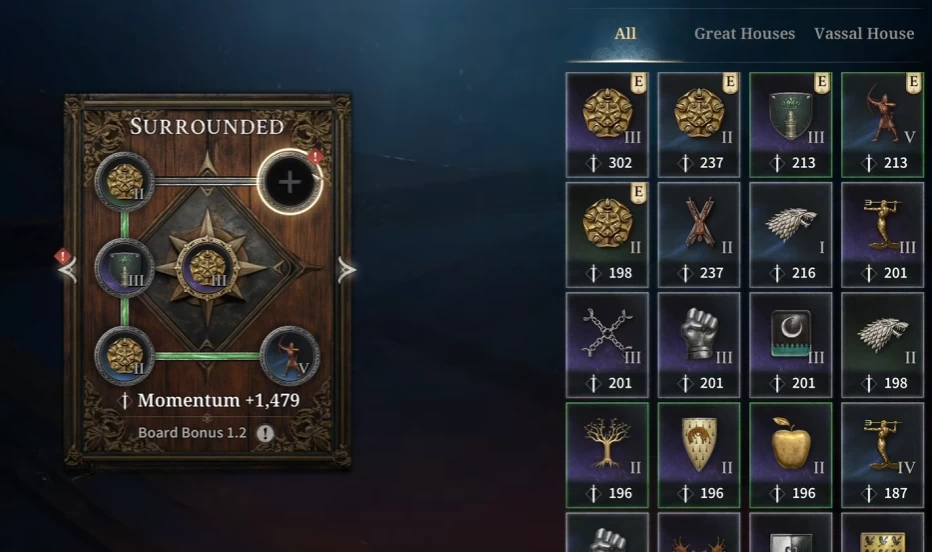
Task: Choose the gauntlet fist sigil with 201 momentum
Action: click(699, 344)
